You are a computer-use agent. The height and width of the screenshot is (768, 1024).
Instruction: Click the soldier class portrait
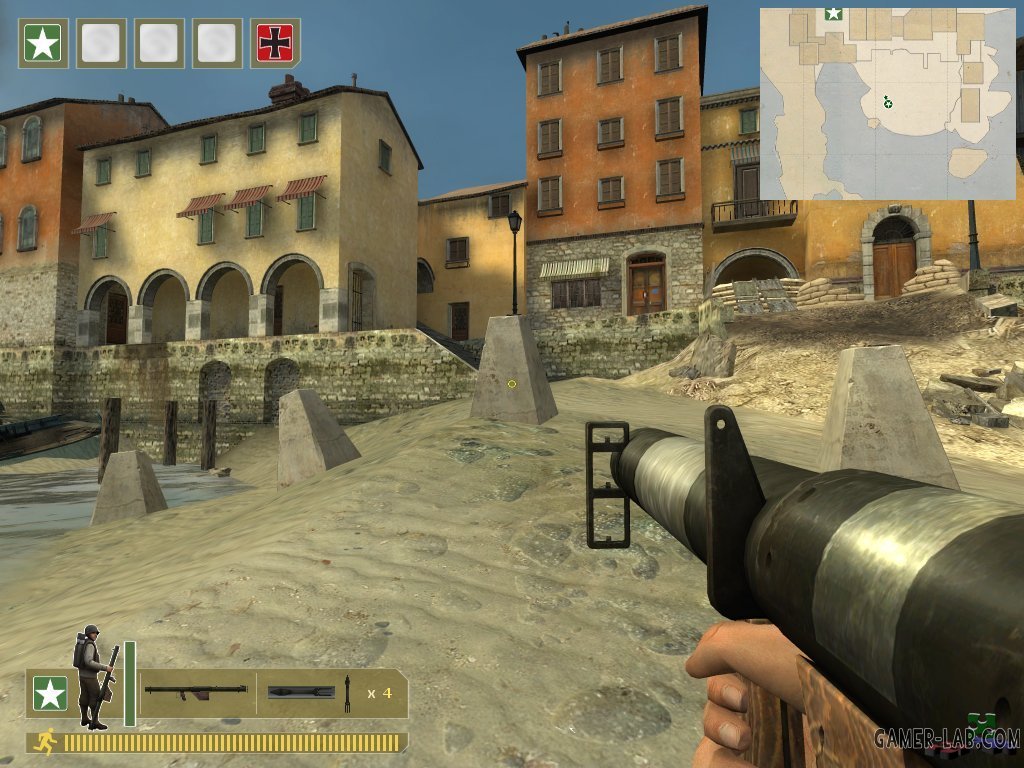pyautogui.click(x=93, y=675)
